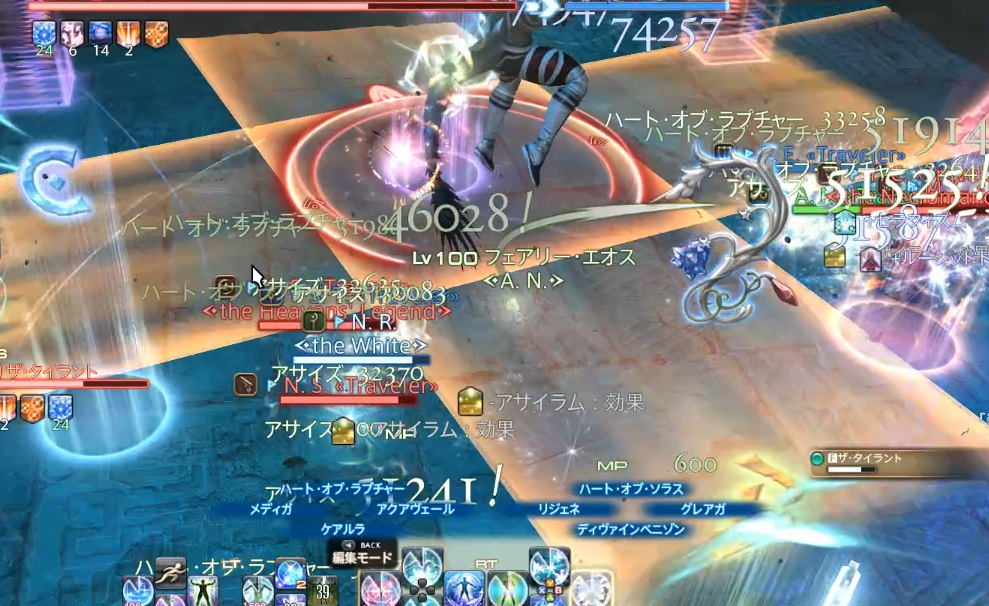Viewport: 989px width, 606px height.
Task: Activate the Sprint running-figure action icon
Action: point(171,572)
